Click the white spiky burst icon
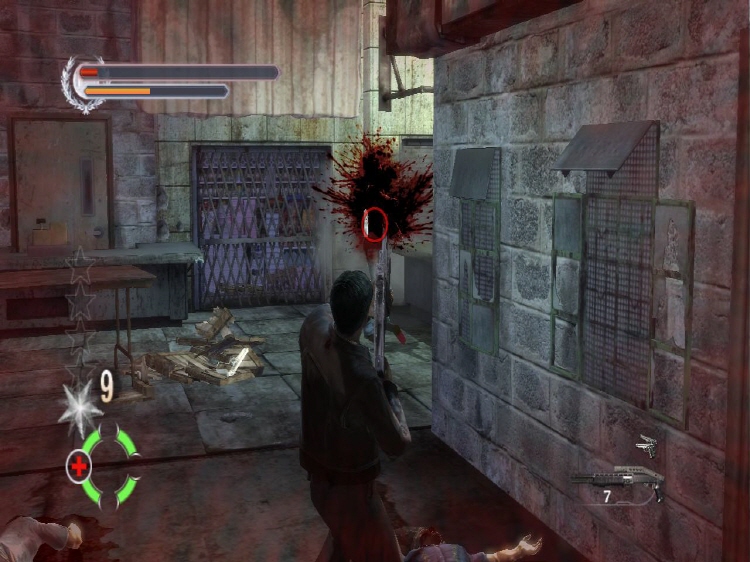The height and width of the screenshot is (562, 750). point(78,404)
